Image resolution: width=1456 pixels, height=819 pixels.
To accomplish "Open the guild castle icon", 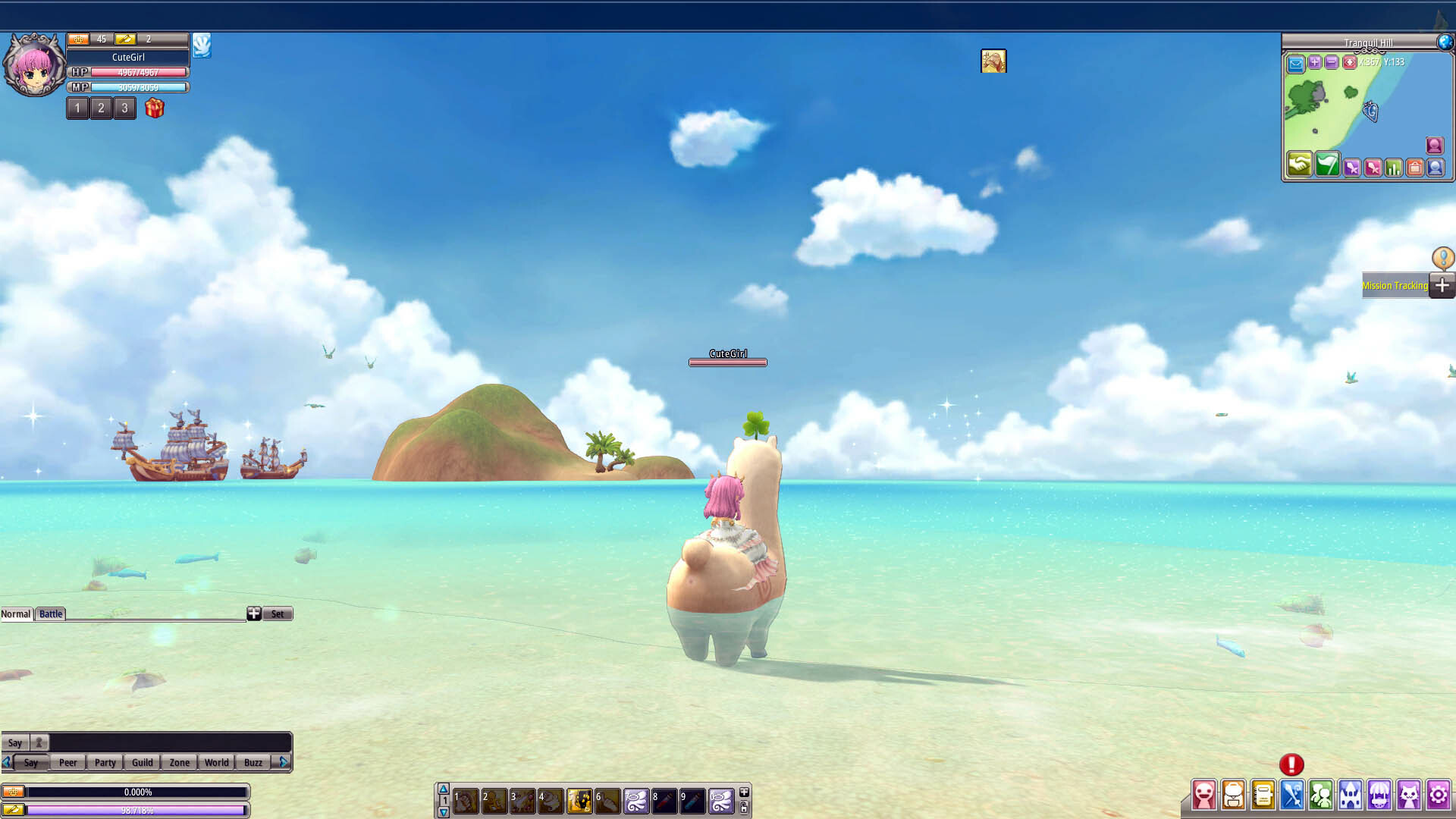I will click(1348, 795).
